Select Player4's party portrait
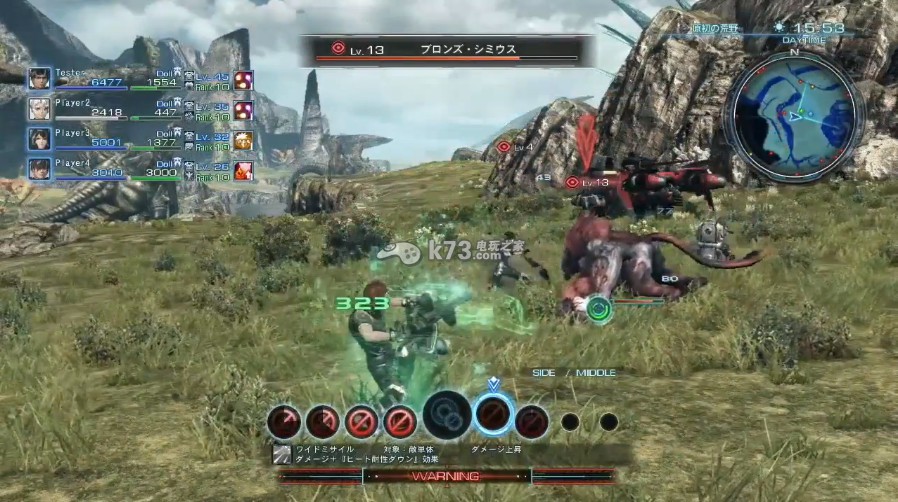 click(x=40, y=169)
